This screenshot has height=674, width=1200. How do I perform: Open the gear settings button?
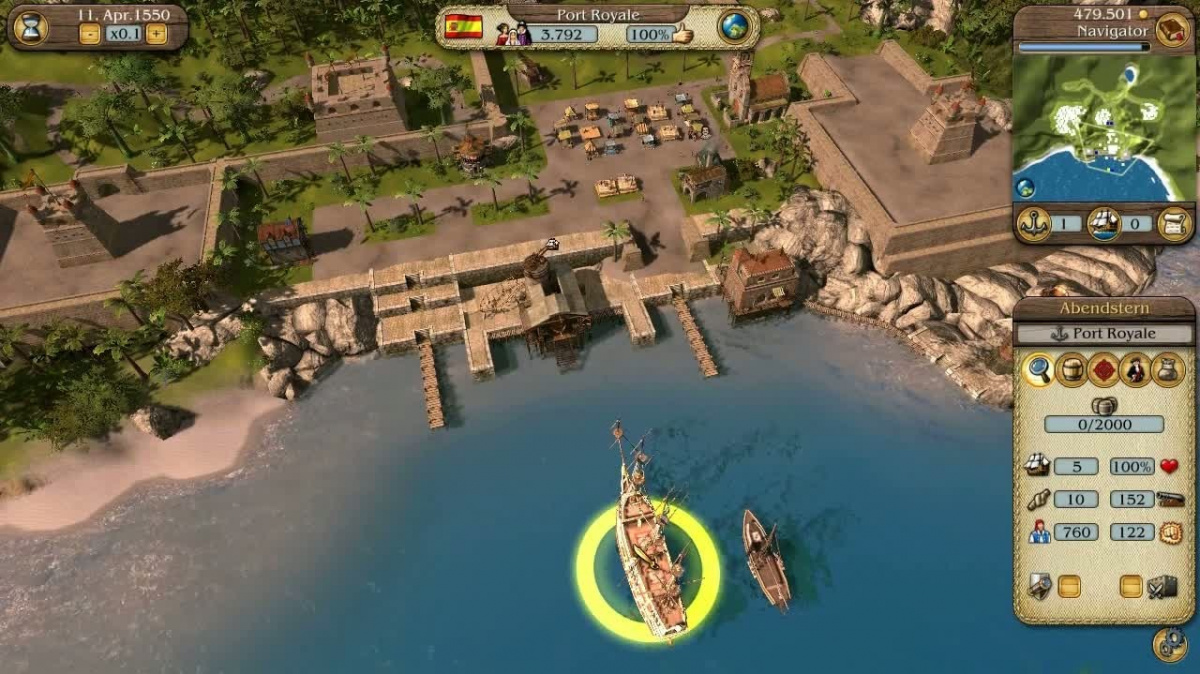pyautogui.click(x=1169, y=644)
